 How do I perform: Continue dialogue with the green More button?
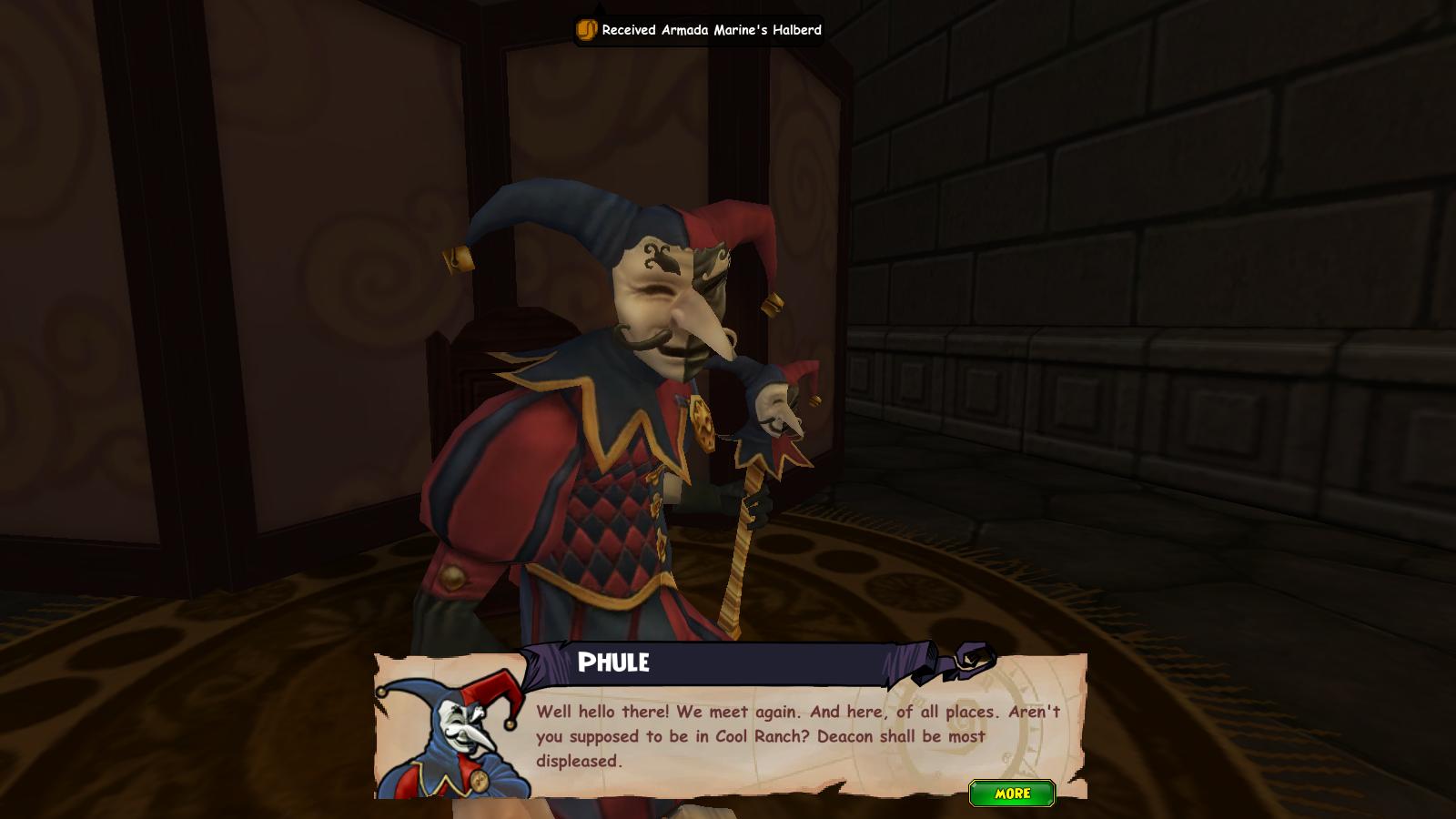(1012, 794)
